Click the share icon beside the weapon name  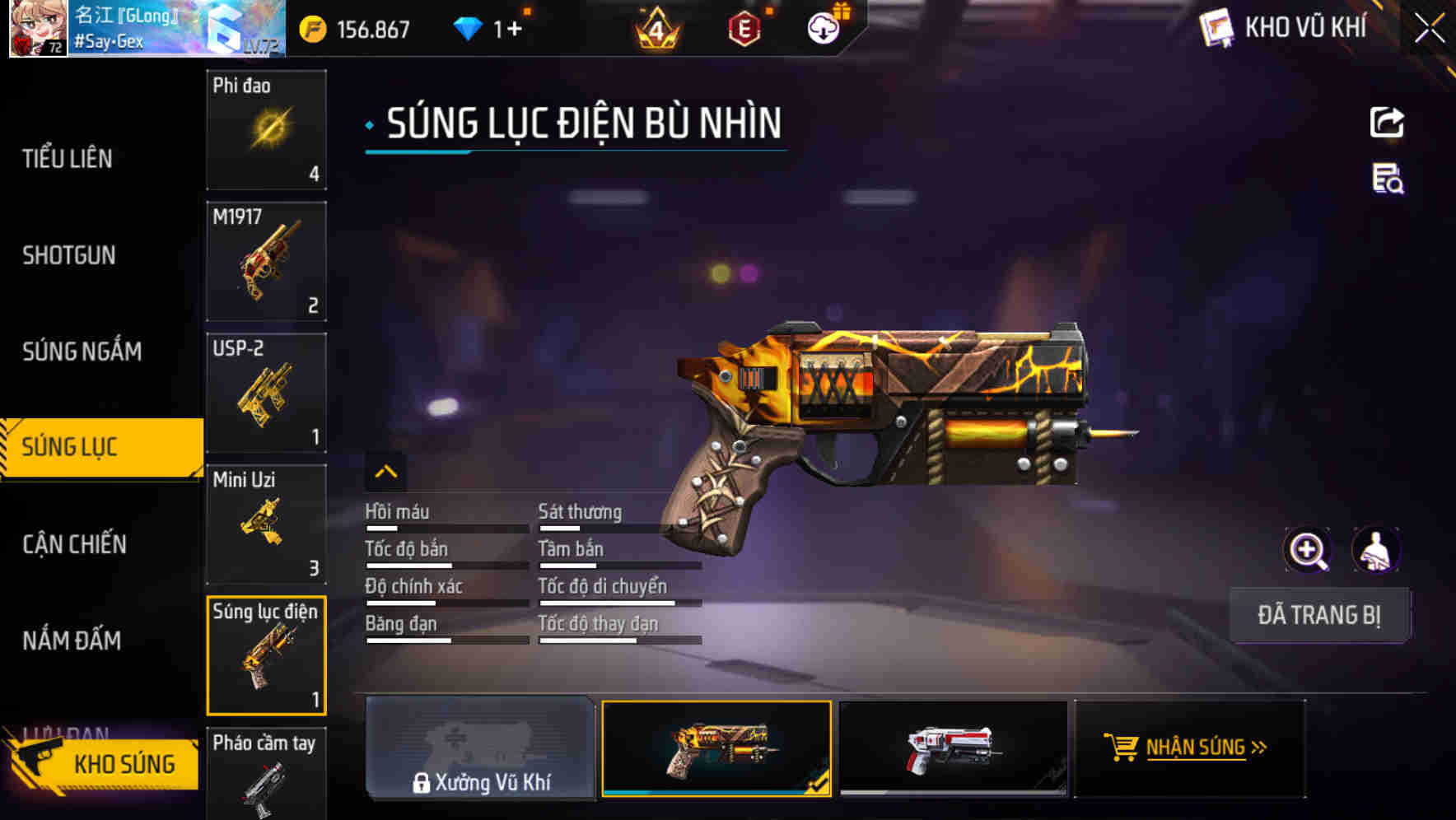[x=1387, y=122]
